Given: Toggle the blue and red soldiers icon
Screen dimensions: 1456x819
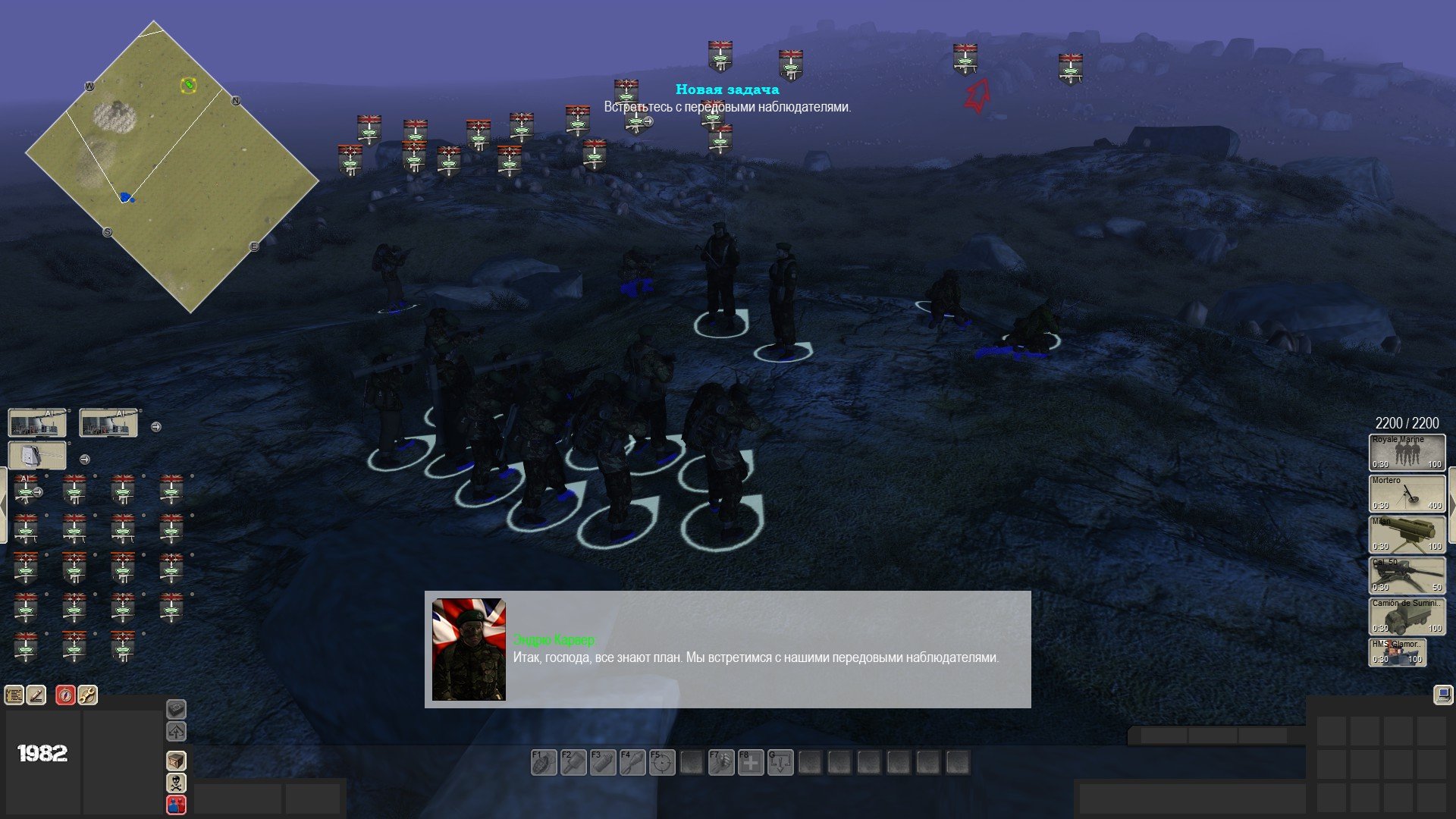Looking at the screenshot, I should (x=176, y=805).
